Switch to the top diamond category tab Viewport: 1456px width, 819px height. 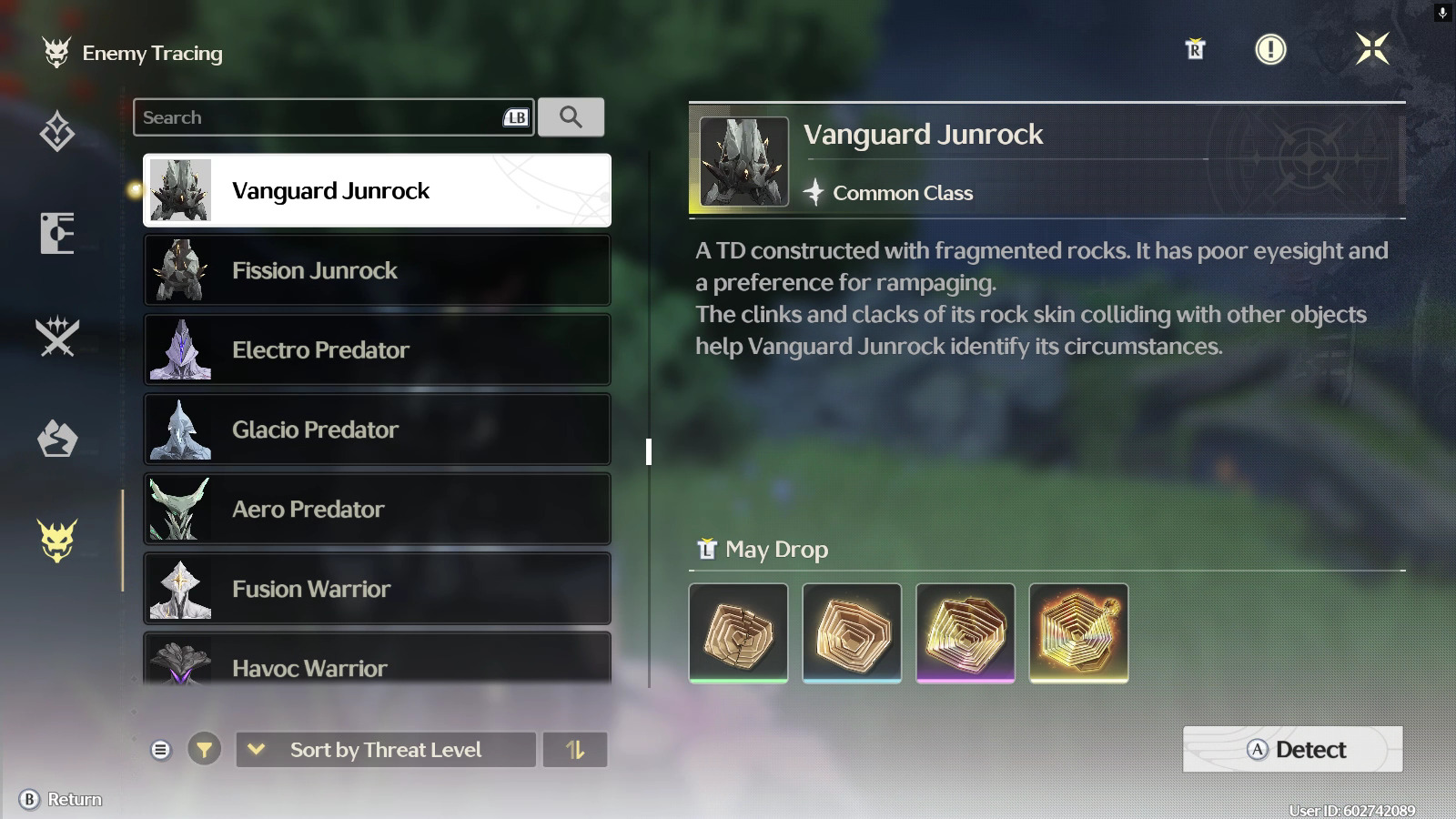click(x=57, y=132)
